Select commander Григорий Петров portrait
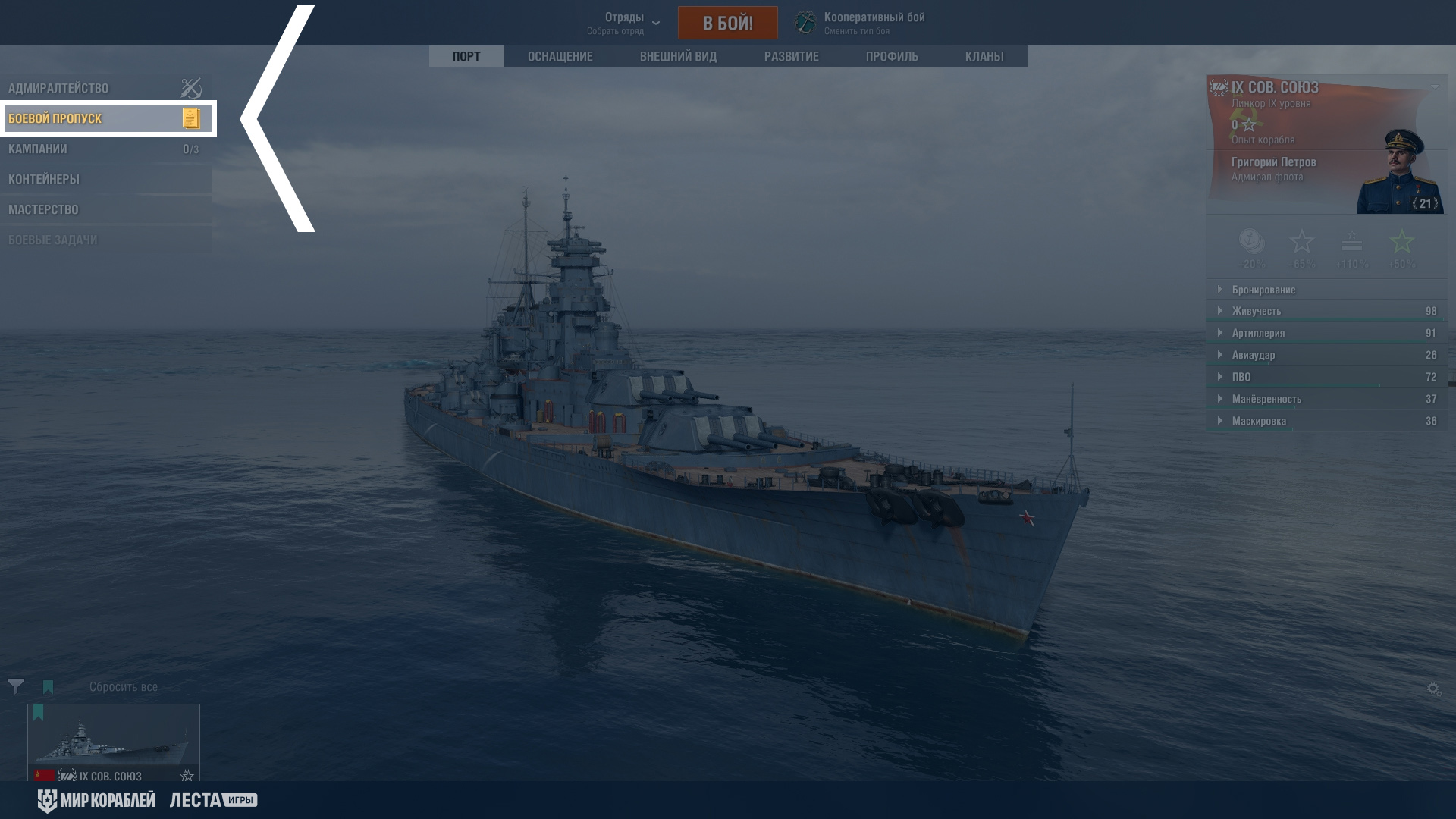 coord(1399,174)
